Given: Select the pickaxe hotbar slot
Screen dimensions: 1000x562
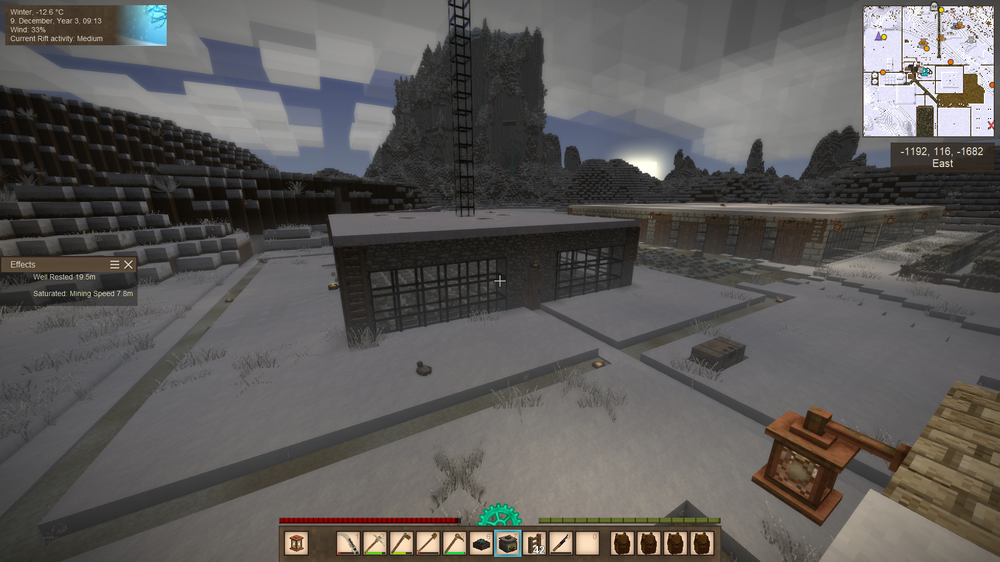Looking at the screenshot, I should [374, 543].
